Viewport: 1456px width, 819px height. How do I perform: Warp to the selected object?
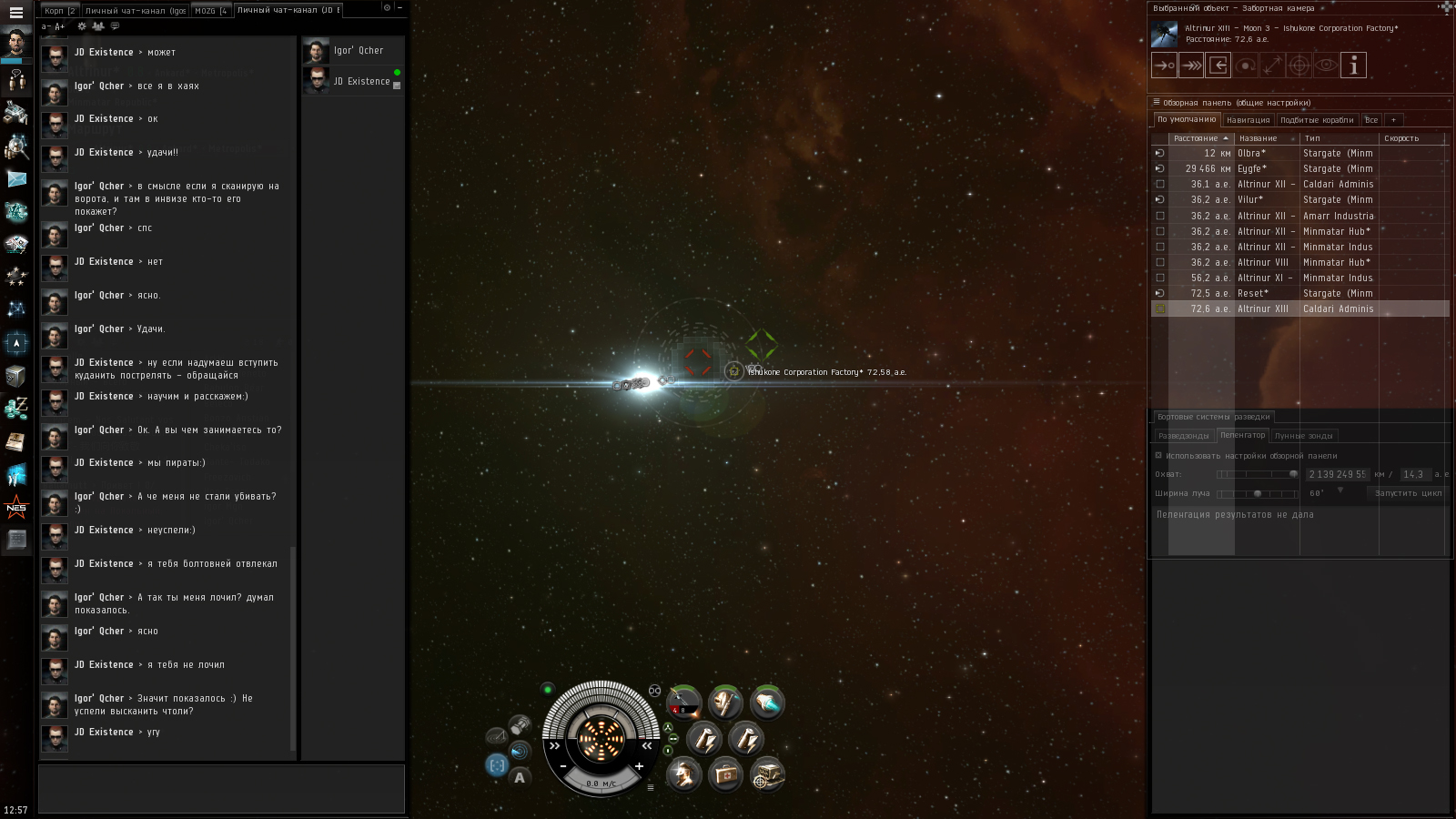click(1191, 66)
